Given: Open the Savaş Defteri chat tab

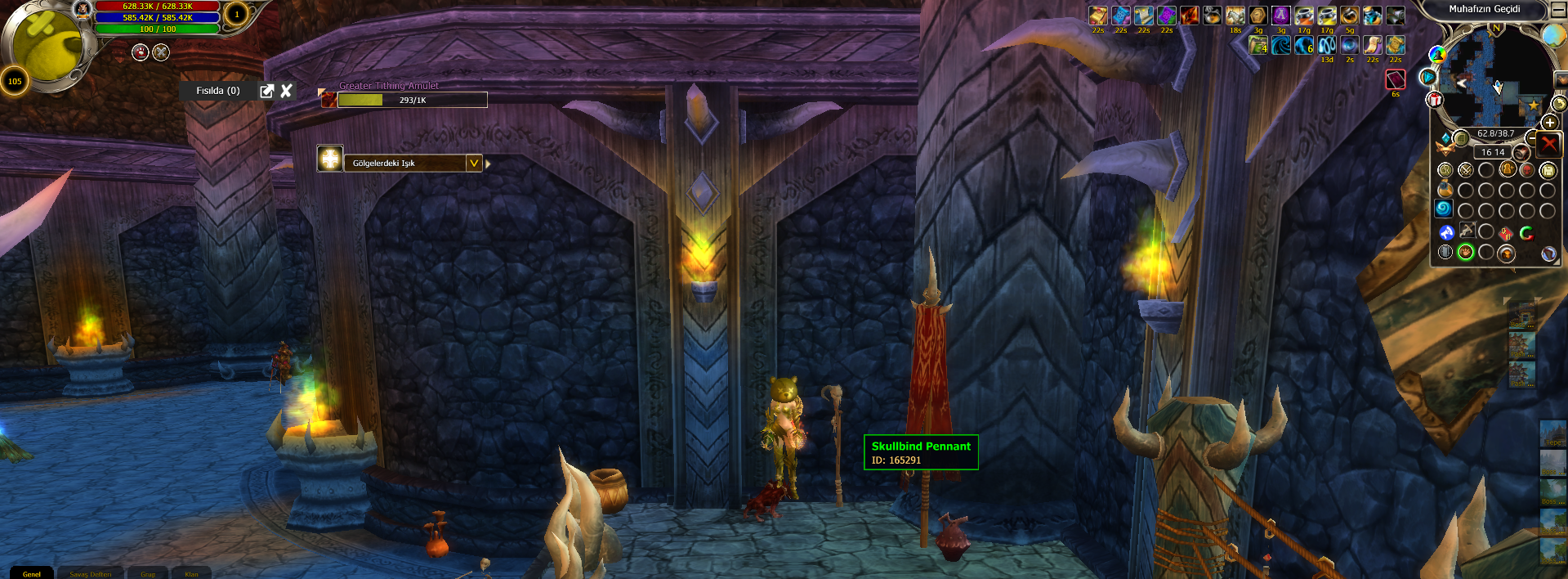Looking at the screenshot, I should (90, 573).
